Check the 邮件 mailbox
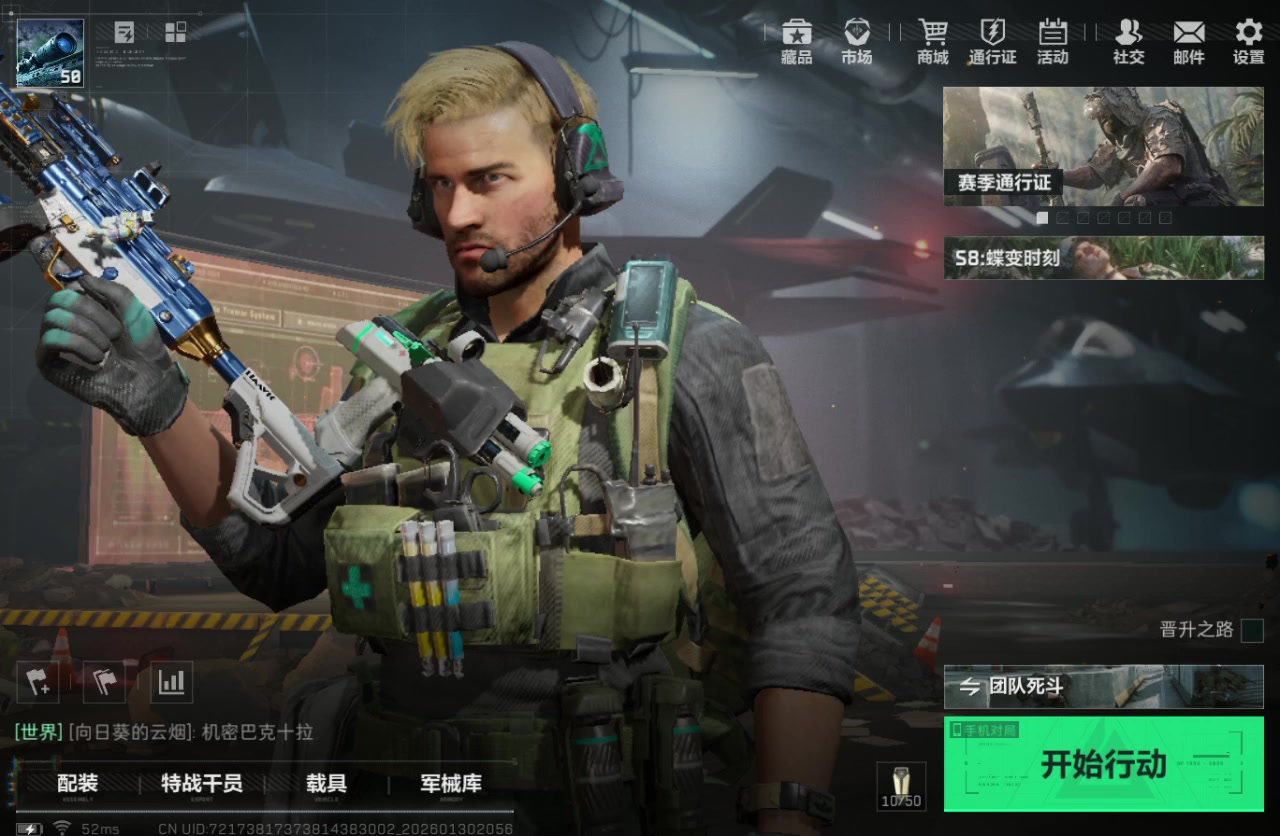 pos(1189,42)
